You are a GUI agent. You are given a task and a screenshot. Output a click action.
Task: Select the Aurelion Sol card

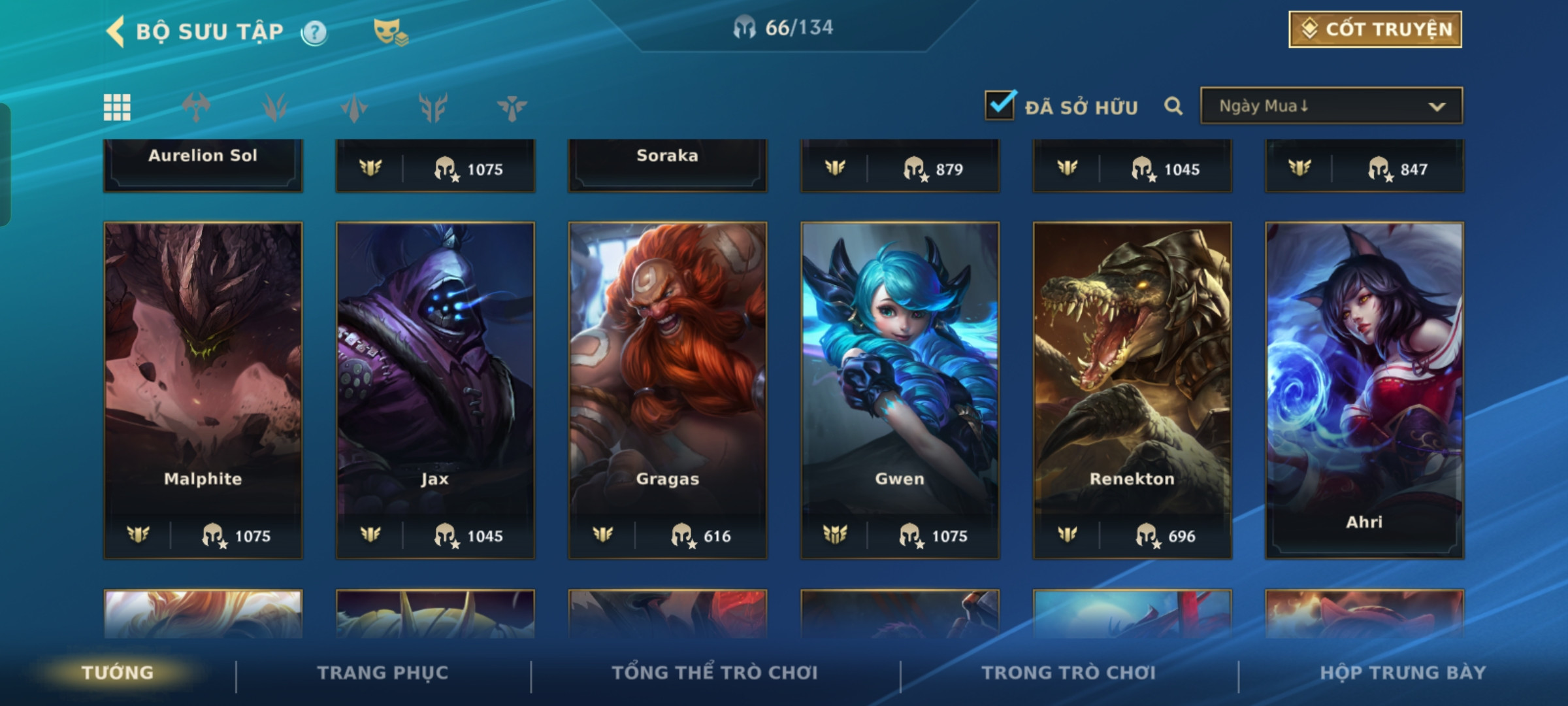pyautogui.click(x=203, y=163)
